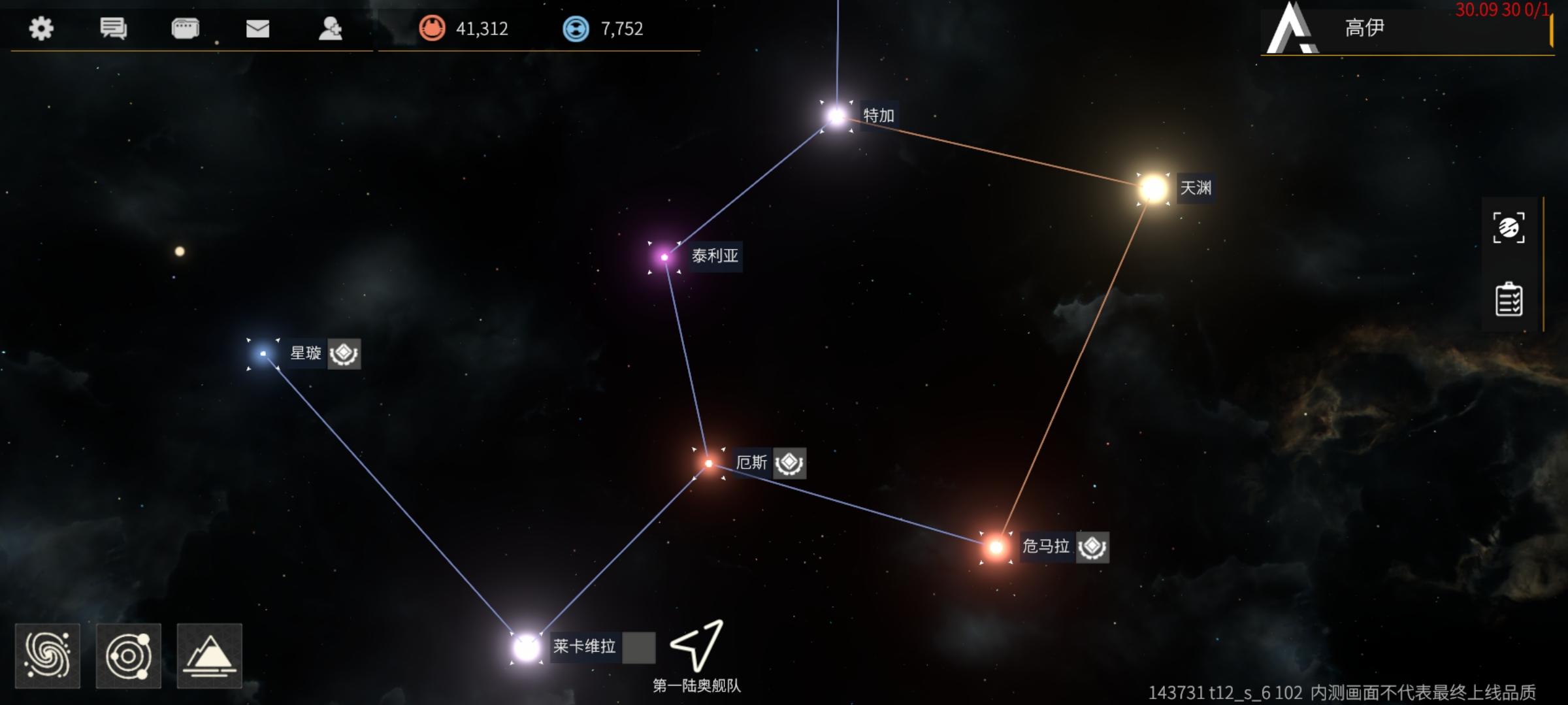The width and height of the screenshot is (1568, 705).
Task: Open the chat panel
Action: 112,29
